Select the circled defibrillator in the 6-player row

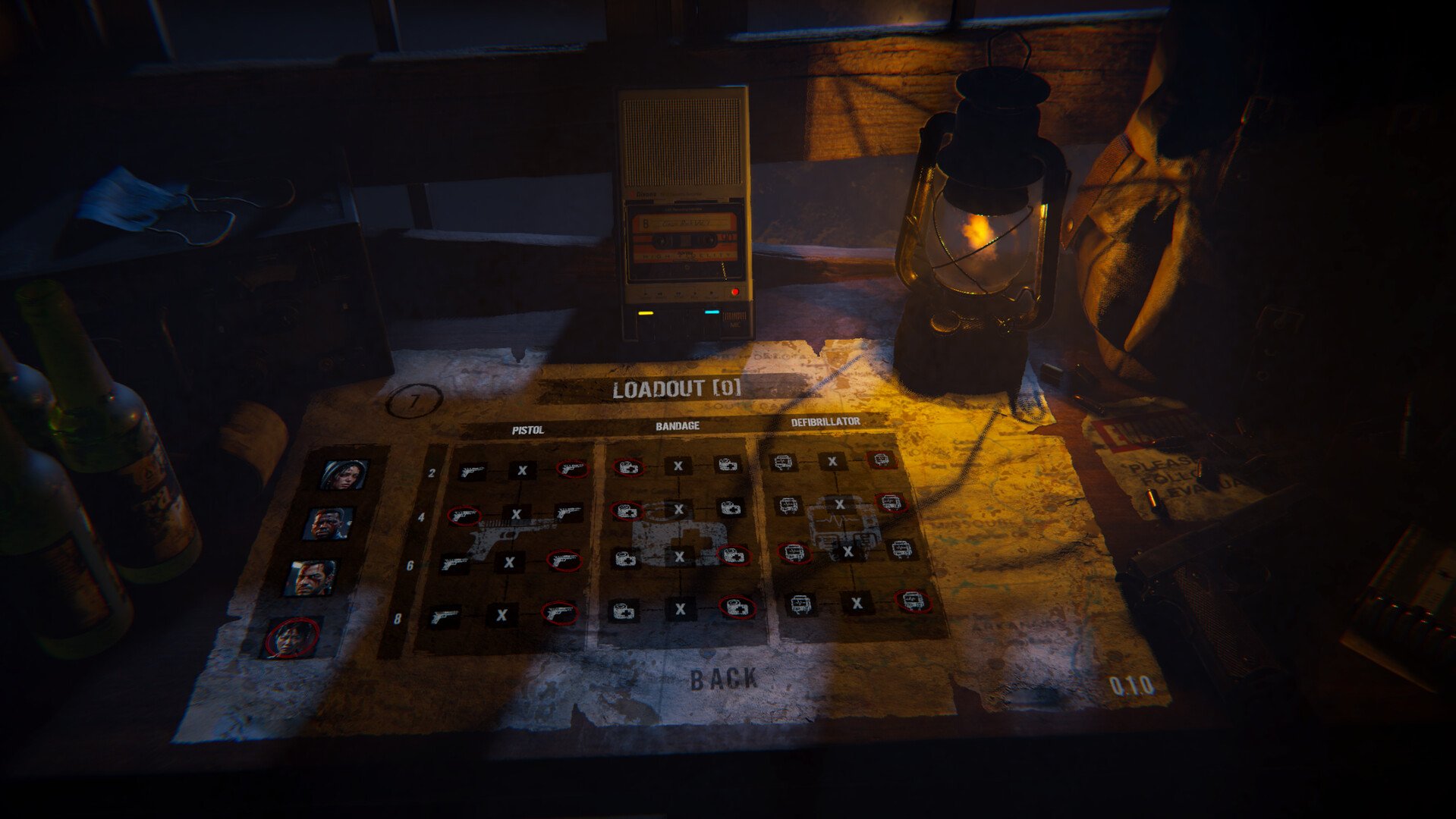(x=794, y=552)
